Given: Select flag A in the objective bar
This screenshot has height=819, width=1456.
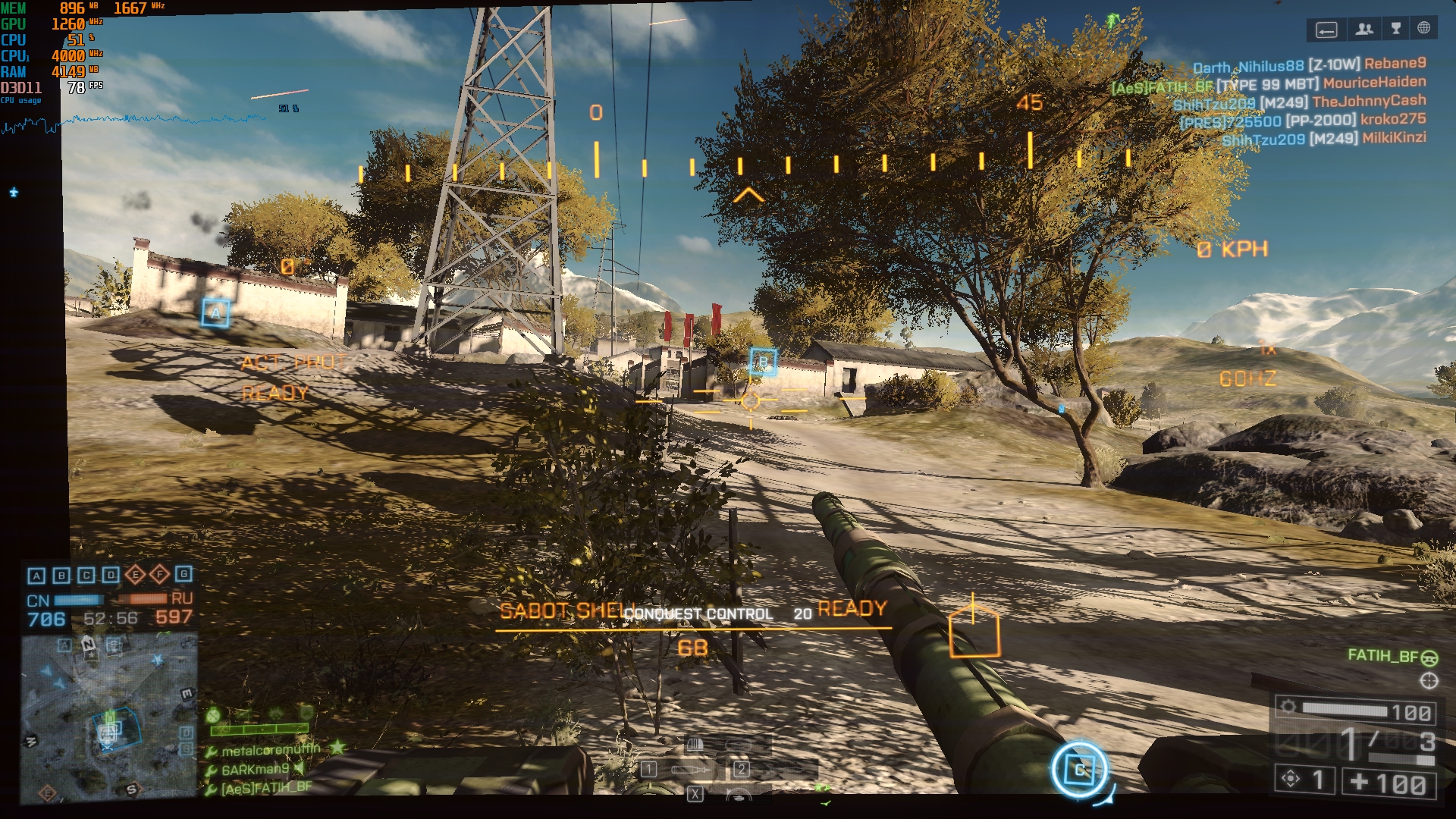Looking at the screenshot, I should pos(36,576).
